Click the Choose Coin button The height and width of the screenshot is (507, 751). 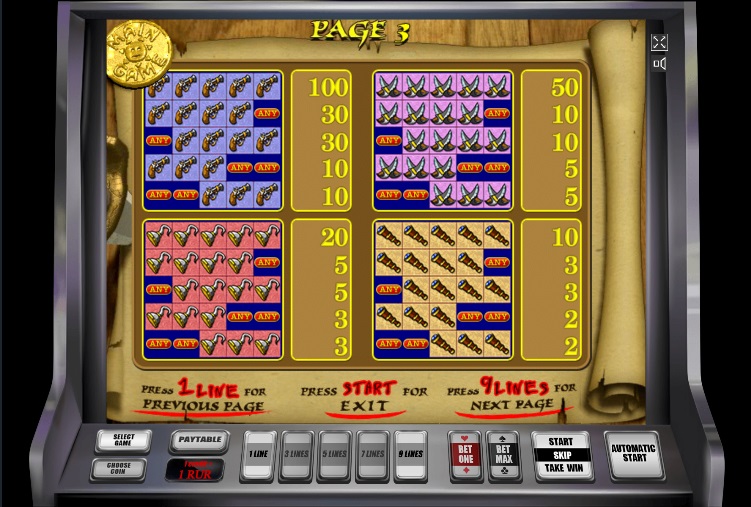point(124,467)
